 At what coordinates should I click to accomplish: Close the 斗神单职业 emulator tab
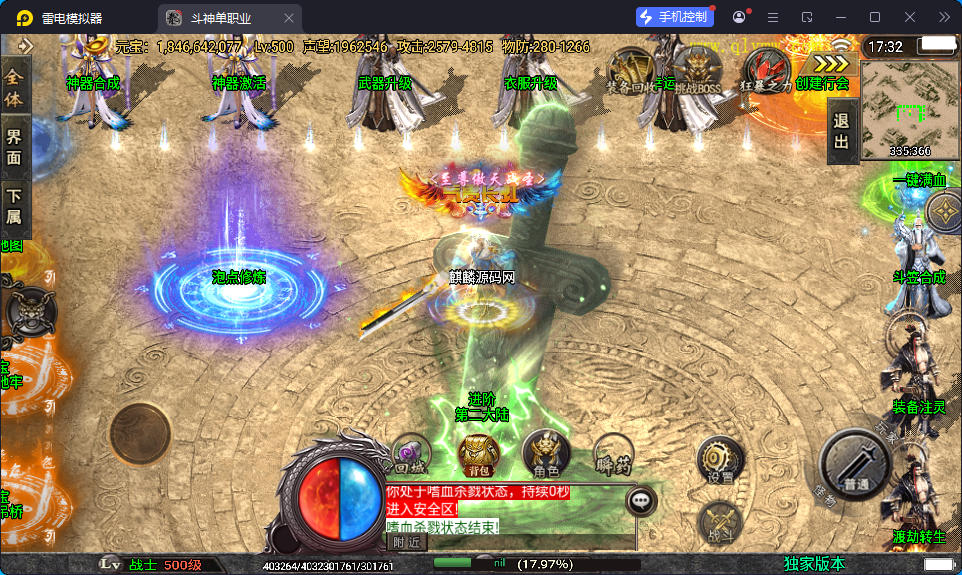(289, 18)
